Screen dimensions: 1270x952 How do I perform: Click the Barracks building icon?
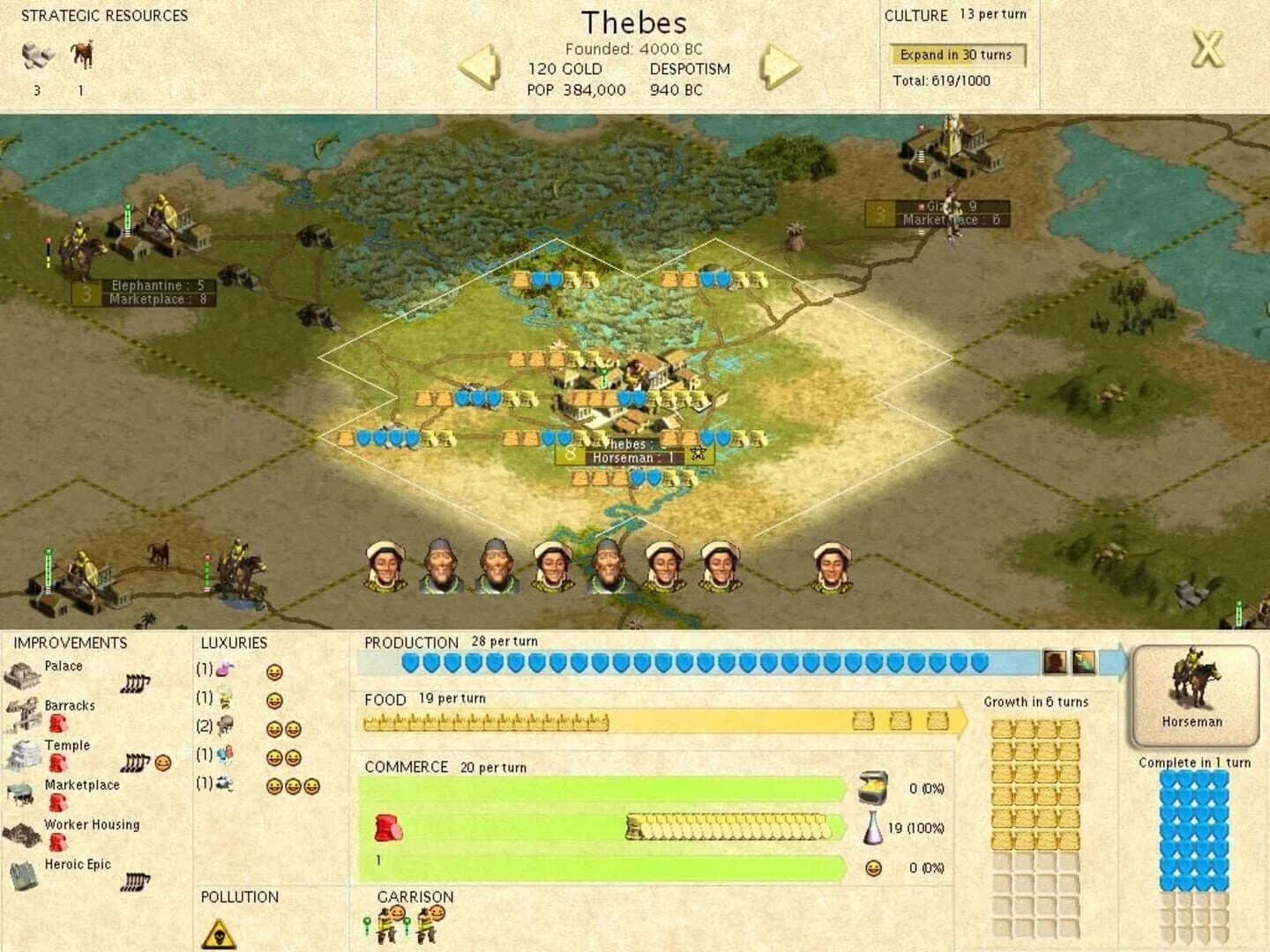[x=22, y=714]
